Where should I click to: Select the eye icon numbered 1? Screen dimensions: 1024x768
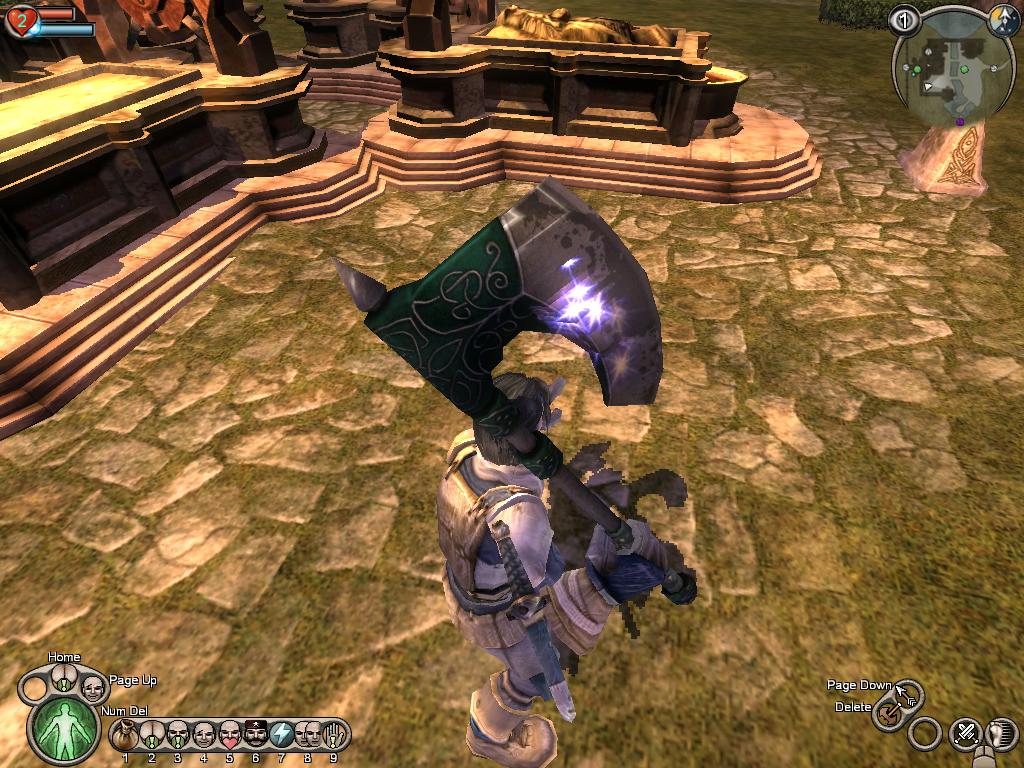pos(904,20)
